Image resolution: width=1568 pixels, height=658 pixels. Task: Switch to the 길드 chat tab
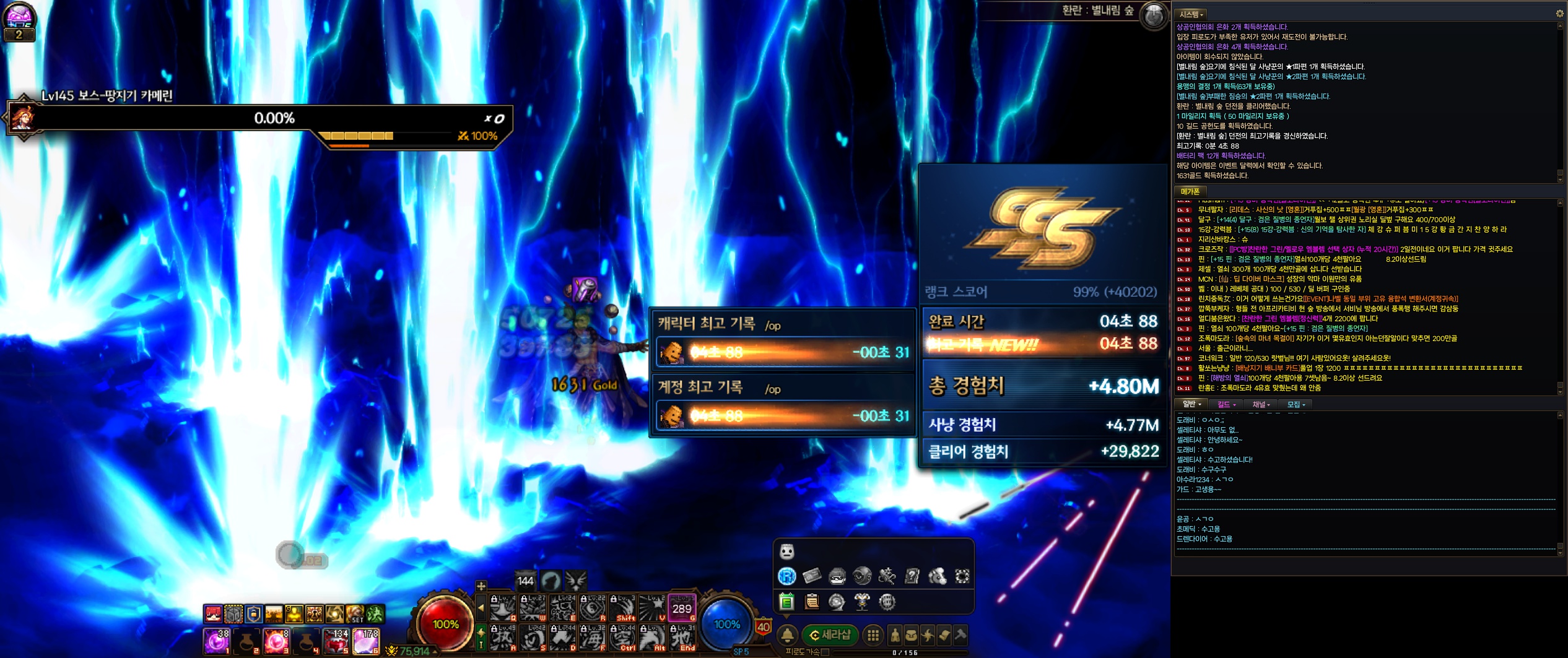coord(1226,404)
